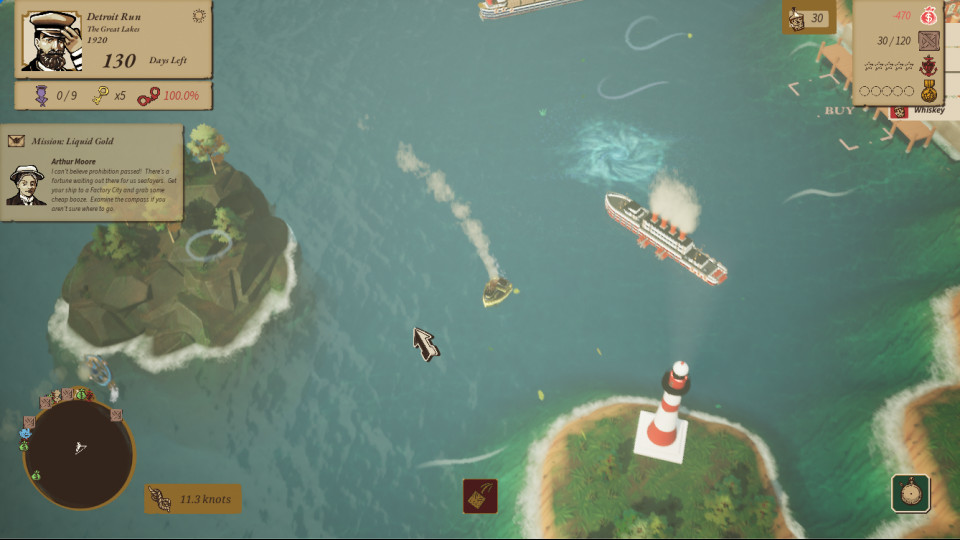Screen dimensions: 960x540
Task: Activate the map button at bottom center
Action: click(x=480, y=496)
